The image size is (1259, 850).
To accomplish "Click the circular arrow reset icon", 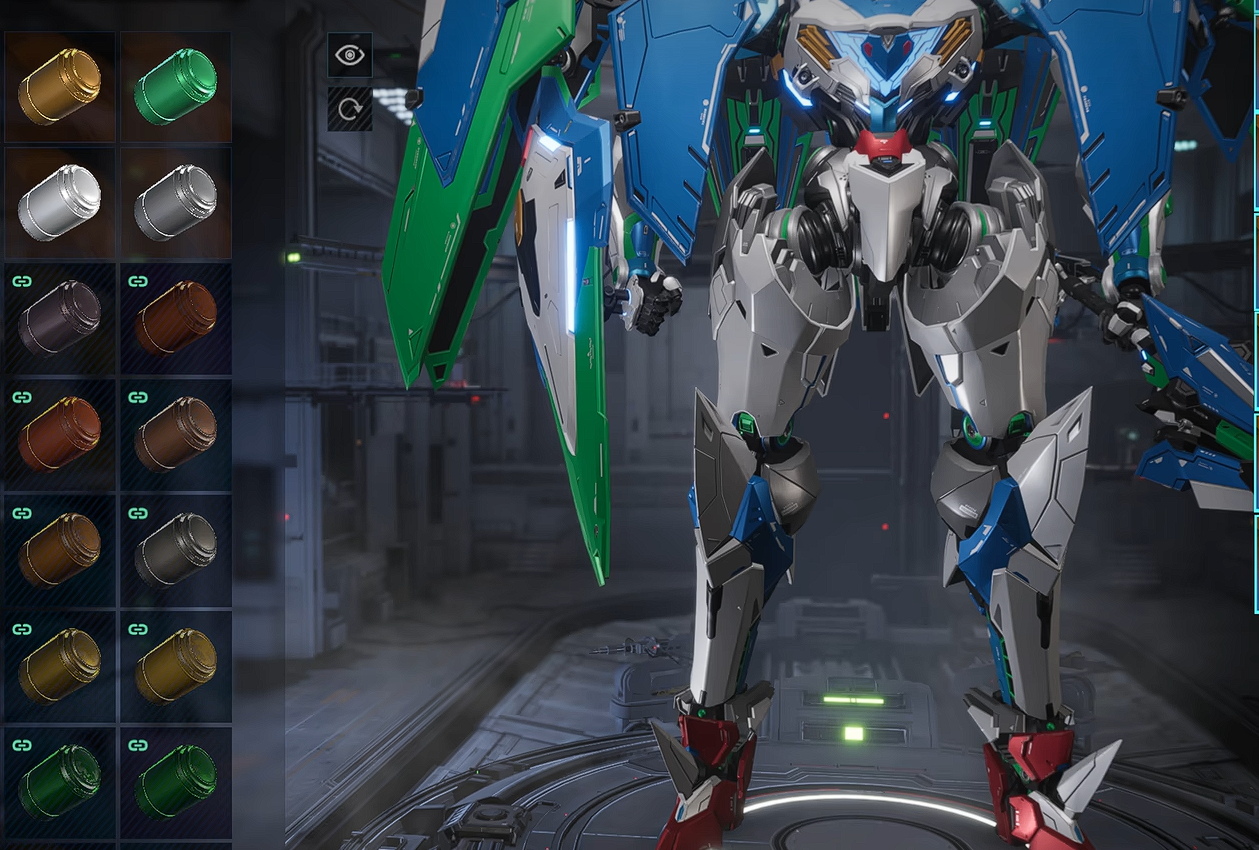I will [x=350, y=108].
